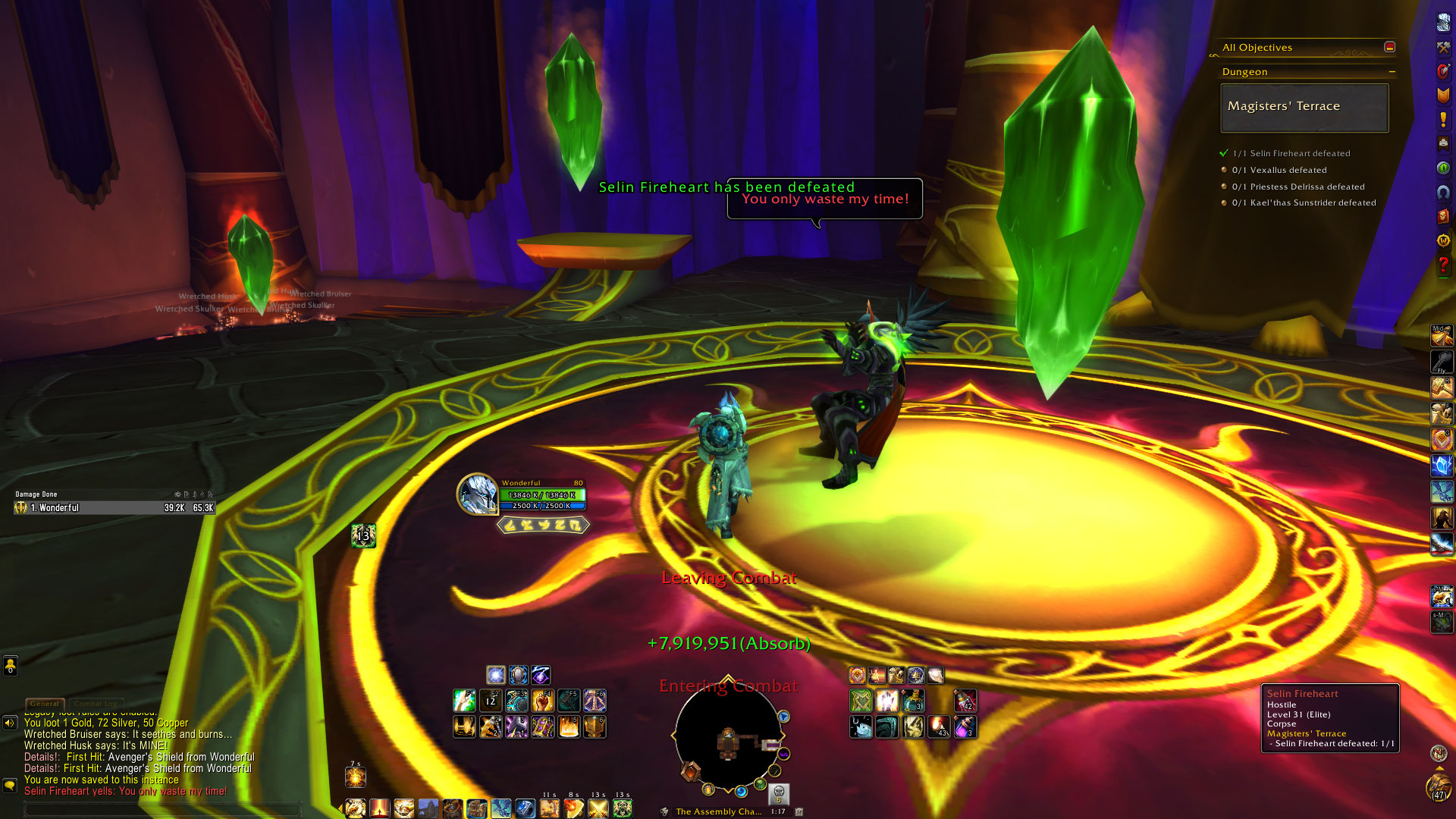Switch to the Combat Log tab

[96, 704]
